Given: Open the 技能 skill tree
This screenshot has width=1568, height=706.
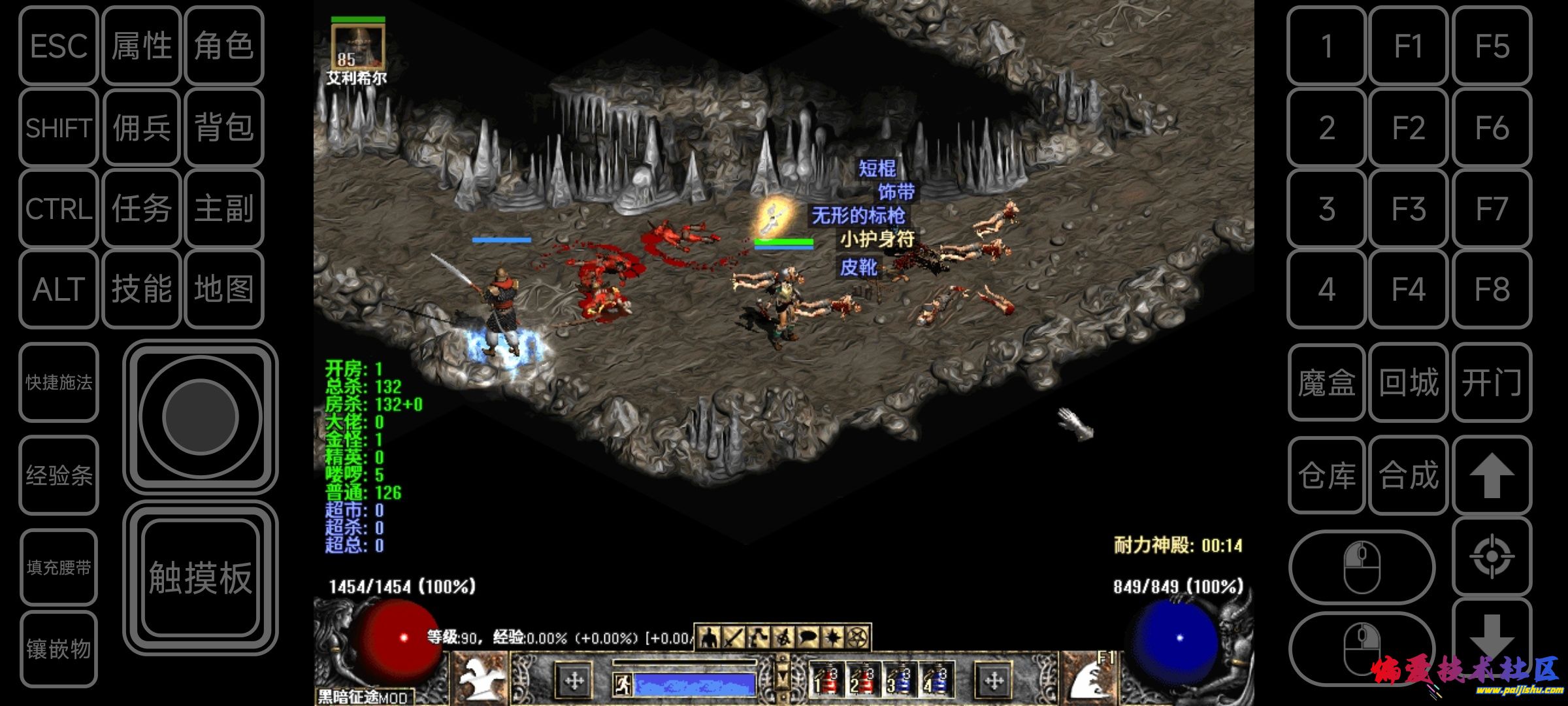Looking at the screenshot, I should [x=141, y=289].
